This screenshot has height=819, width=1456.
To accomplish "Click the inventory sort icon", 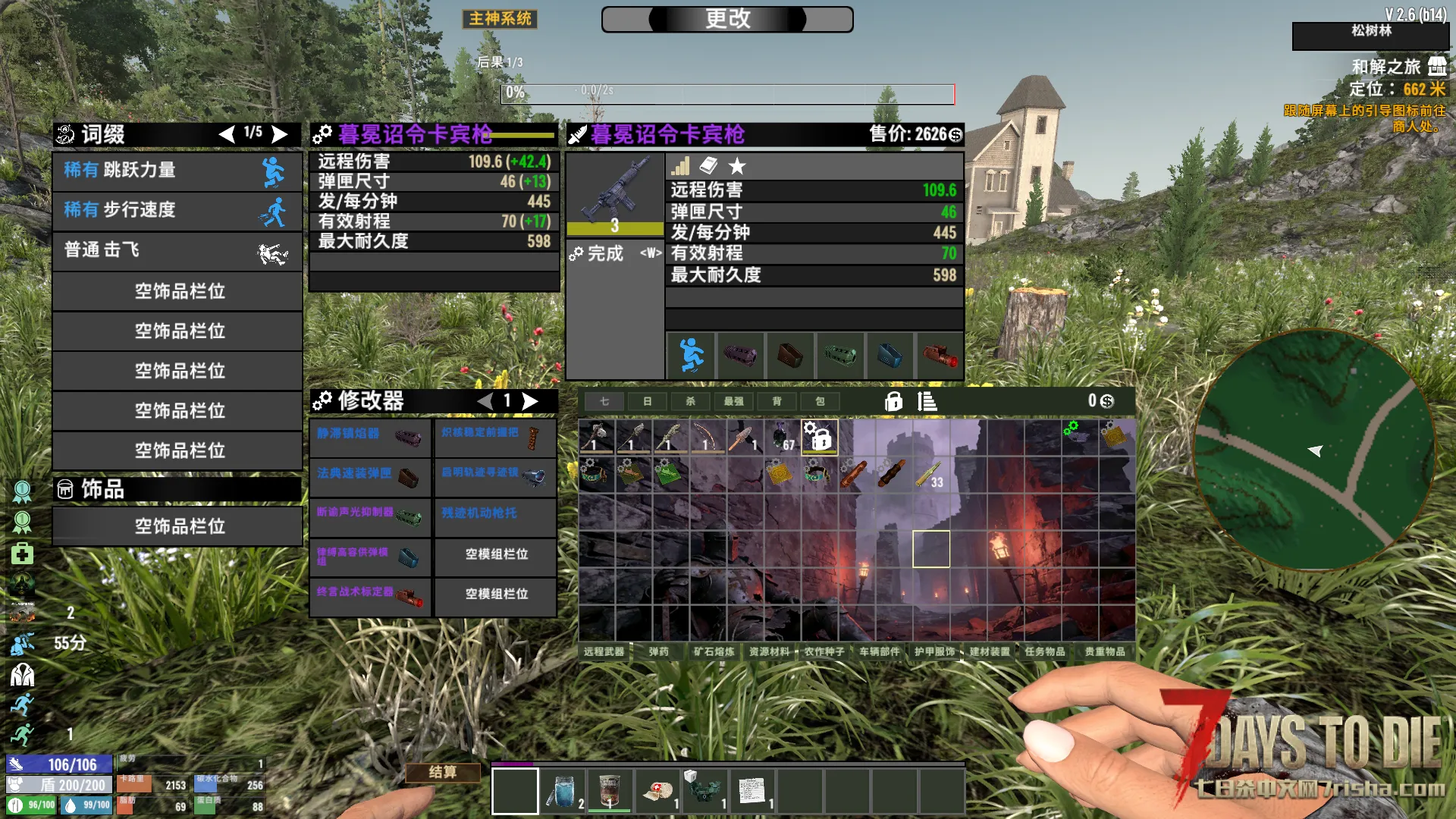I will coord(927,401).
